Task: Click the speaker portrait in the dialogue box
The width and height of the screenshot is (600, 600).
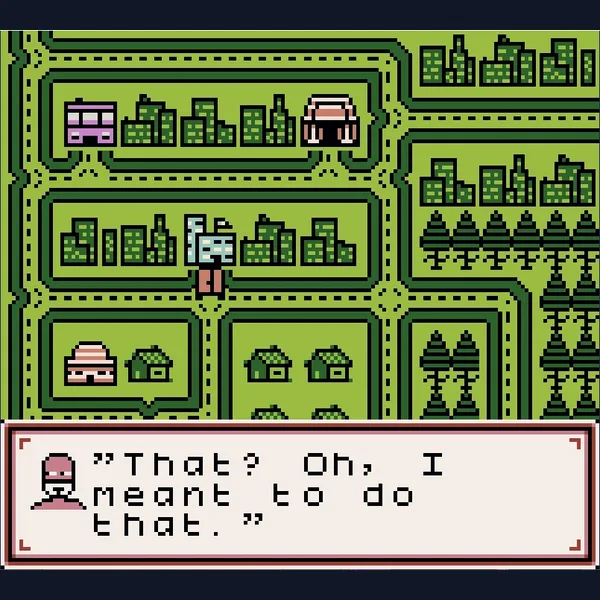Action: (x=59, y=481)
